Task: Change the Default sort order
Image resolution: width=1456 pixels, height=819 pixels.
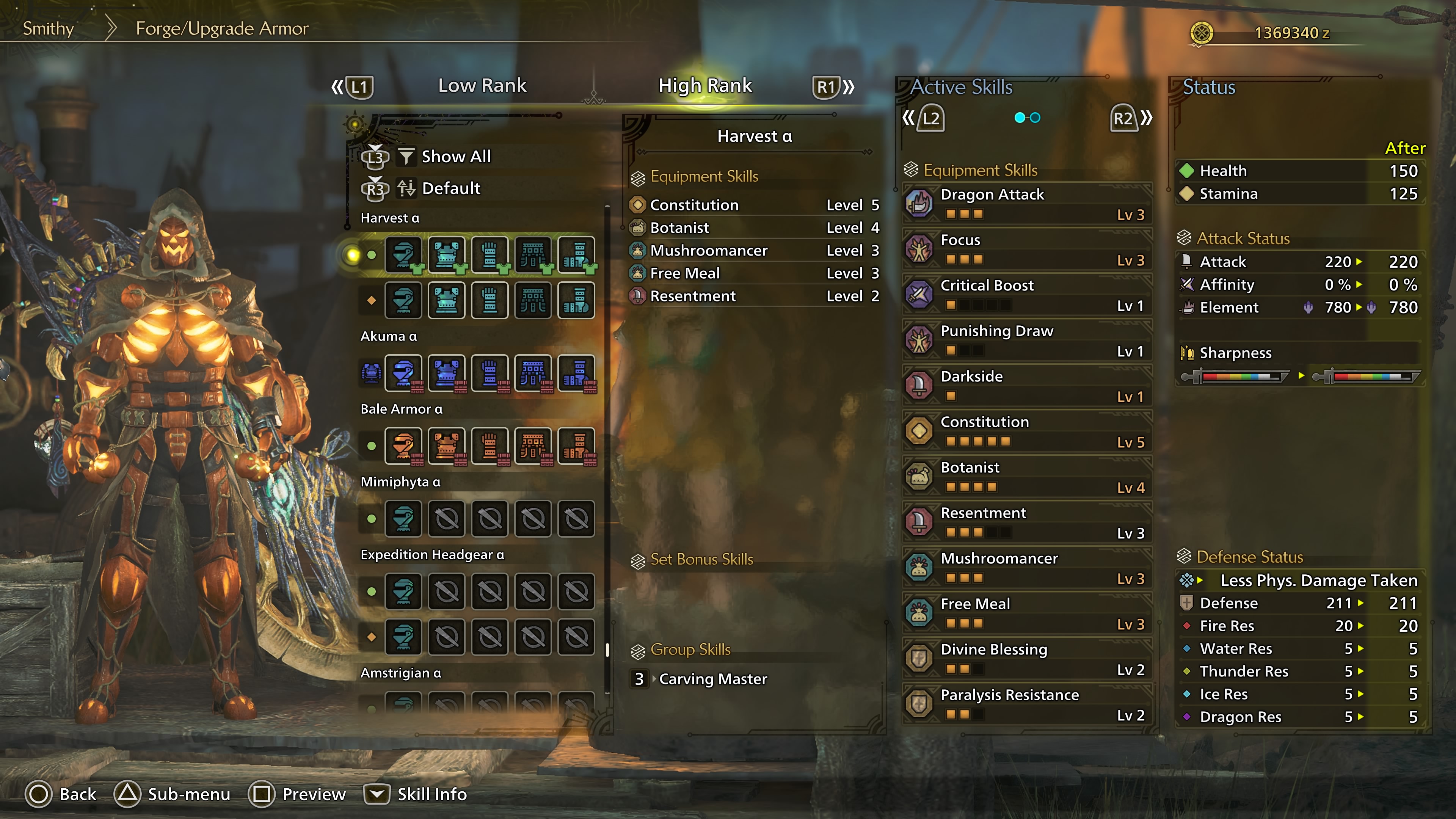Action: click(450, 188)
